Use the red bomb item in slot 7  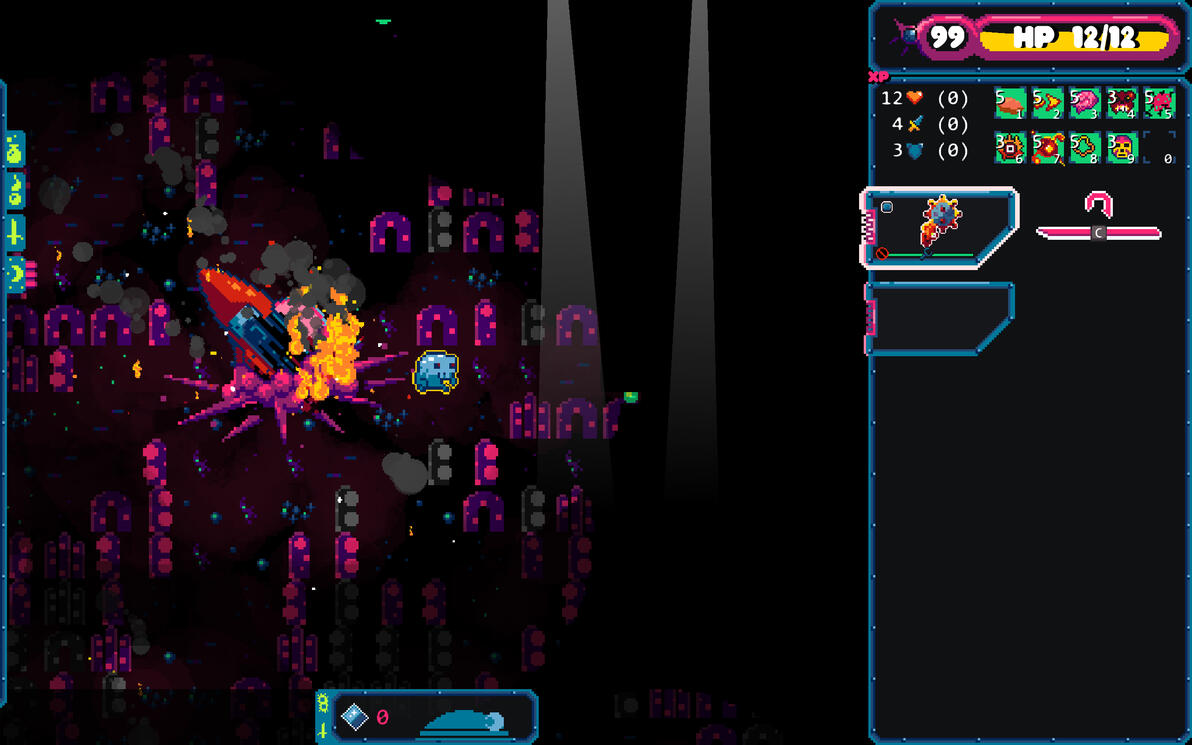point(1047,148)
